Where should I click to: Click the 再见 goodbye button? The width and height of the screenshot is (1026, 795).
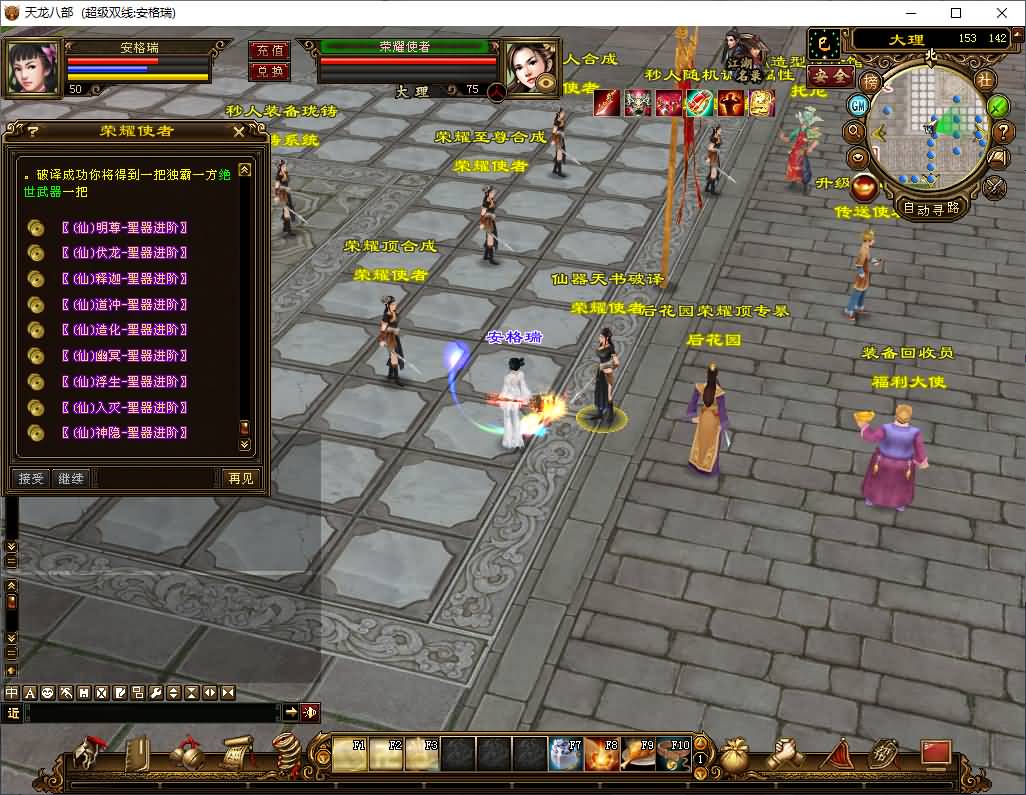(x=240, y=479)
